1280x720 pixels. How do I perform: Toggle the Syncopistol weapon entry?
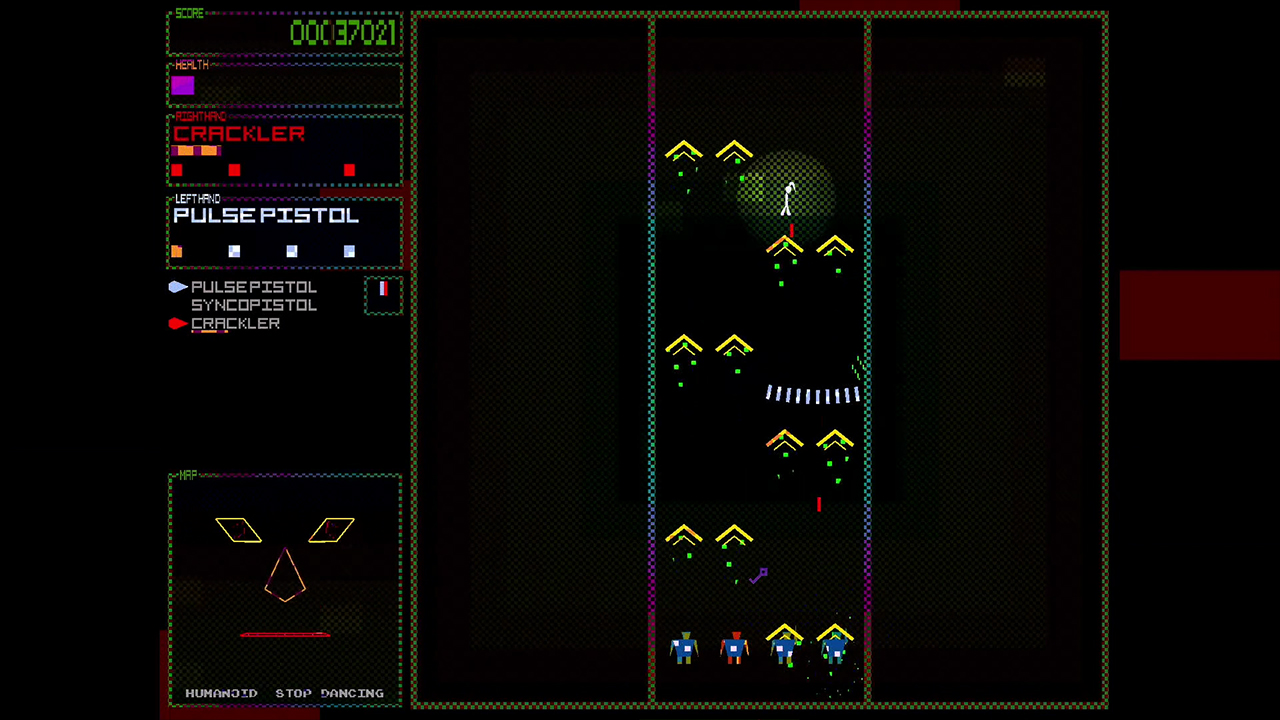pyautogui.click(x=253, y=305)
